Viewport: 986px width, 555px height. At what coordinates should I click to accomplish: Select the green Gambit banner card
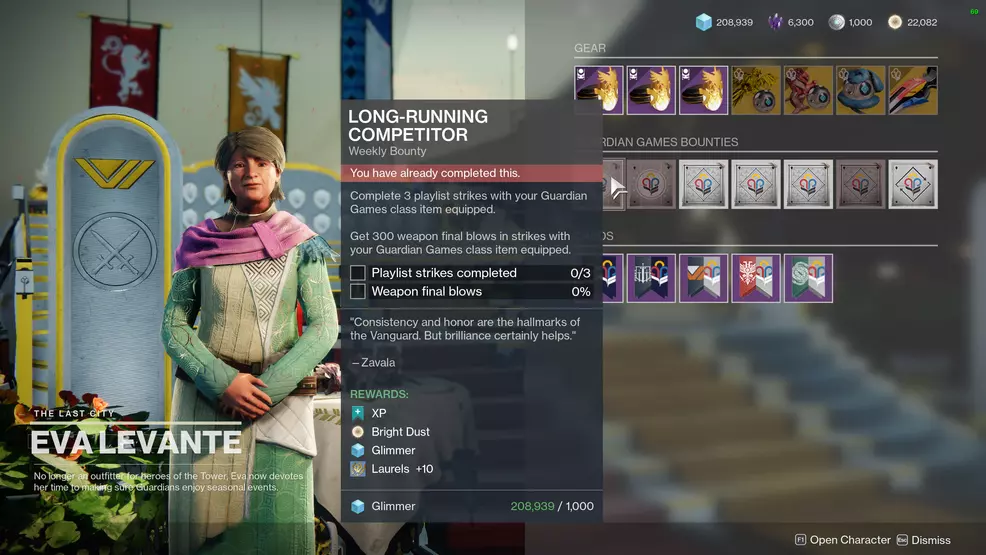[x=808, y=278]
